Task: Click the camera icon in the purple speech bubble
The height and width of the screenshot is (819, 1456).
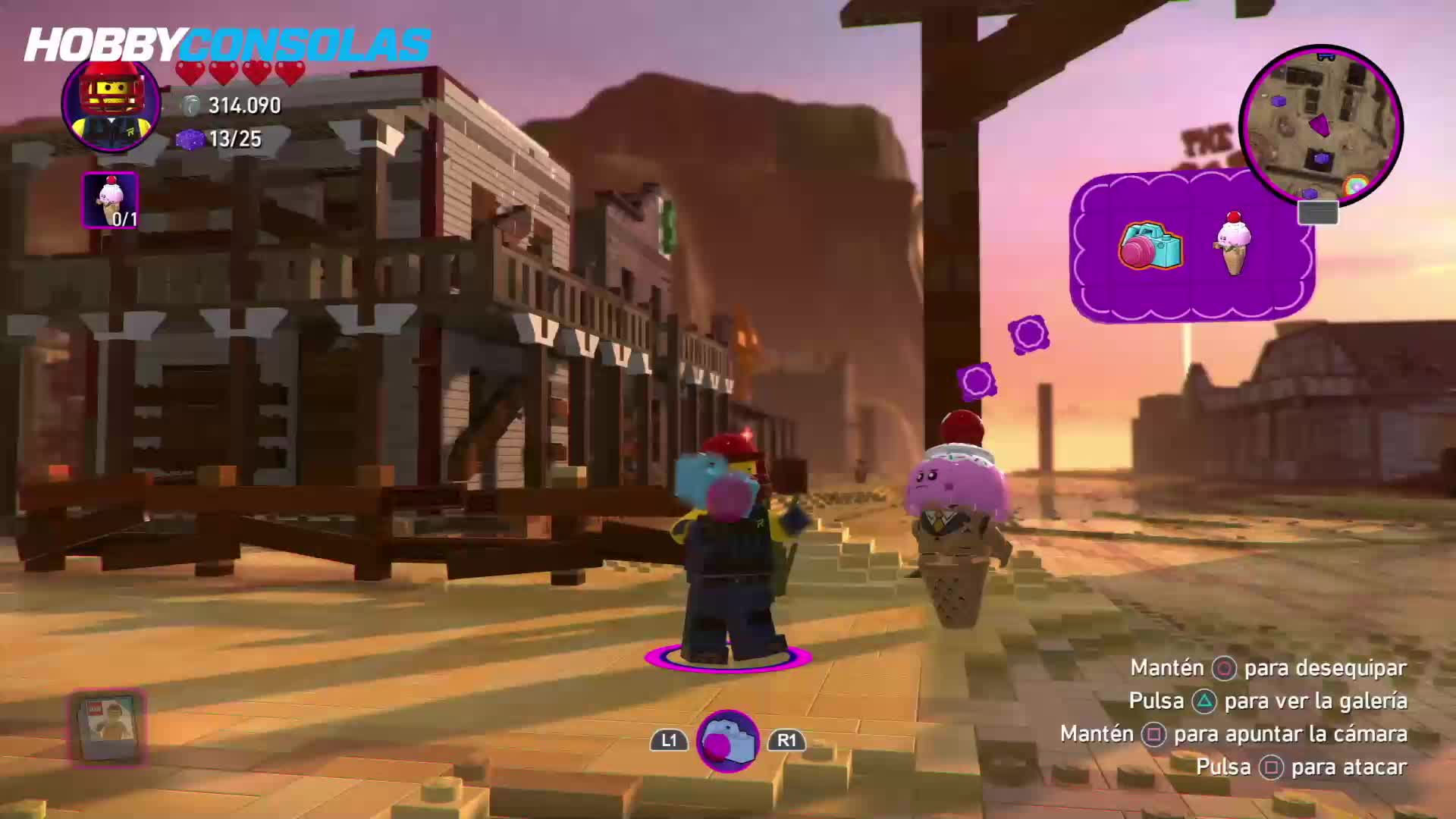Action: (x=1150, y=245)
